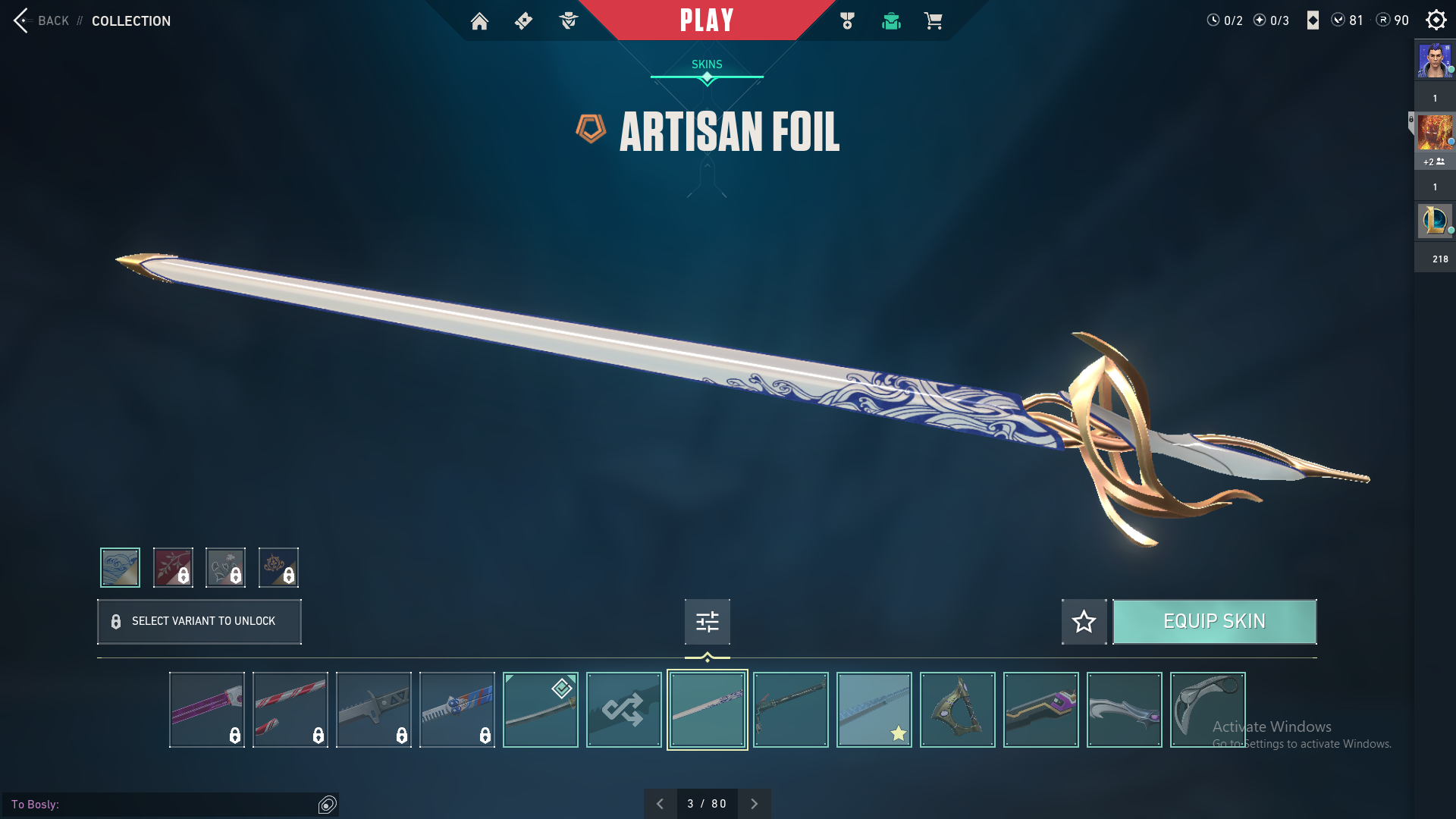Select the starred blue sword thumbnail
Image resolution: width=1456 pixels, height=819 pixels.
pyautogui.click(x=874, y=710)
